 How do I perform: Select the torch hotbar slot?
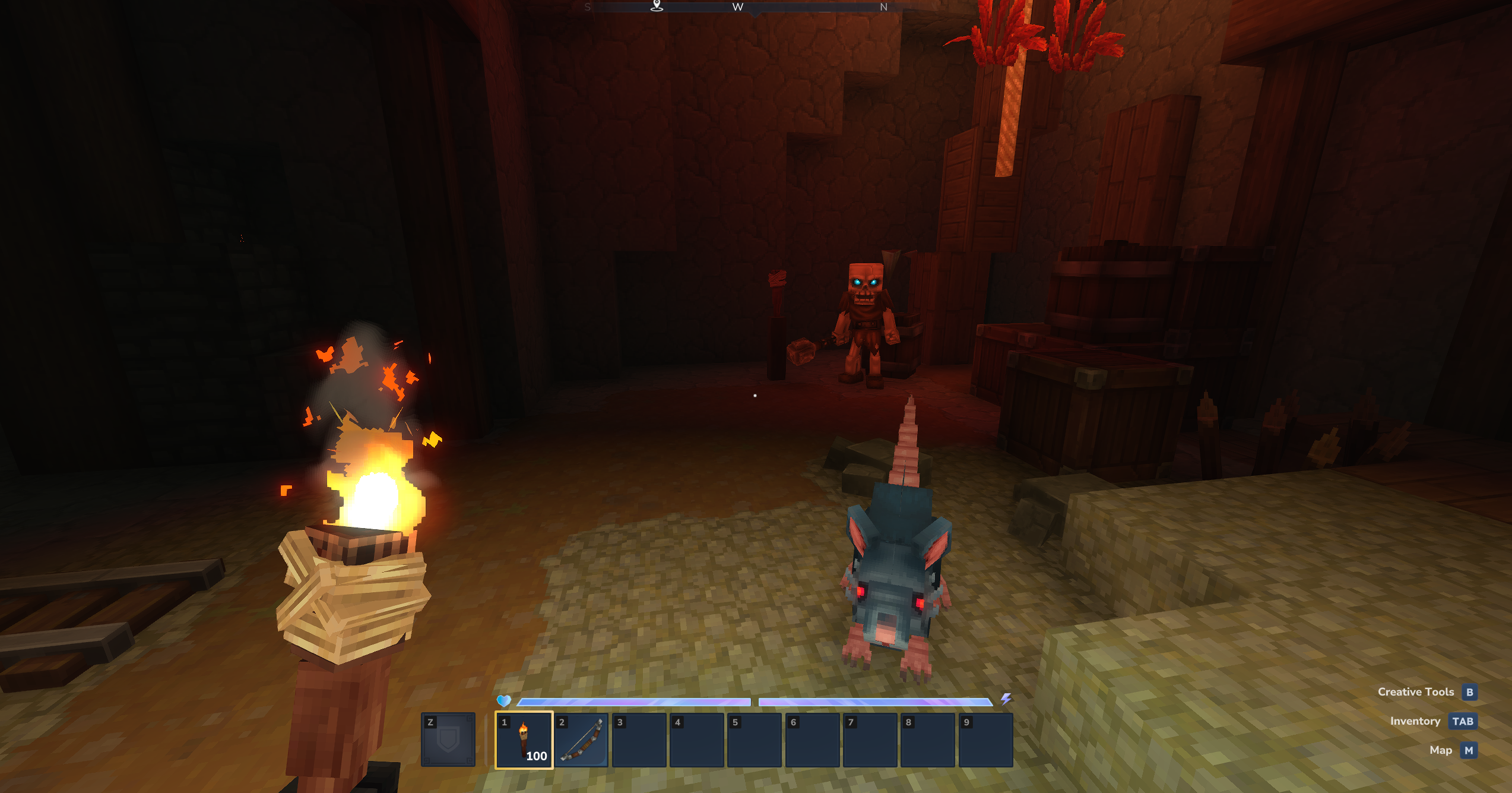coord(524,740)
